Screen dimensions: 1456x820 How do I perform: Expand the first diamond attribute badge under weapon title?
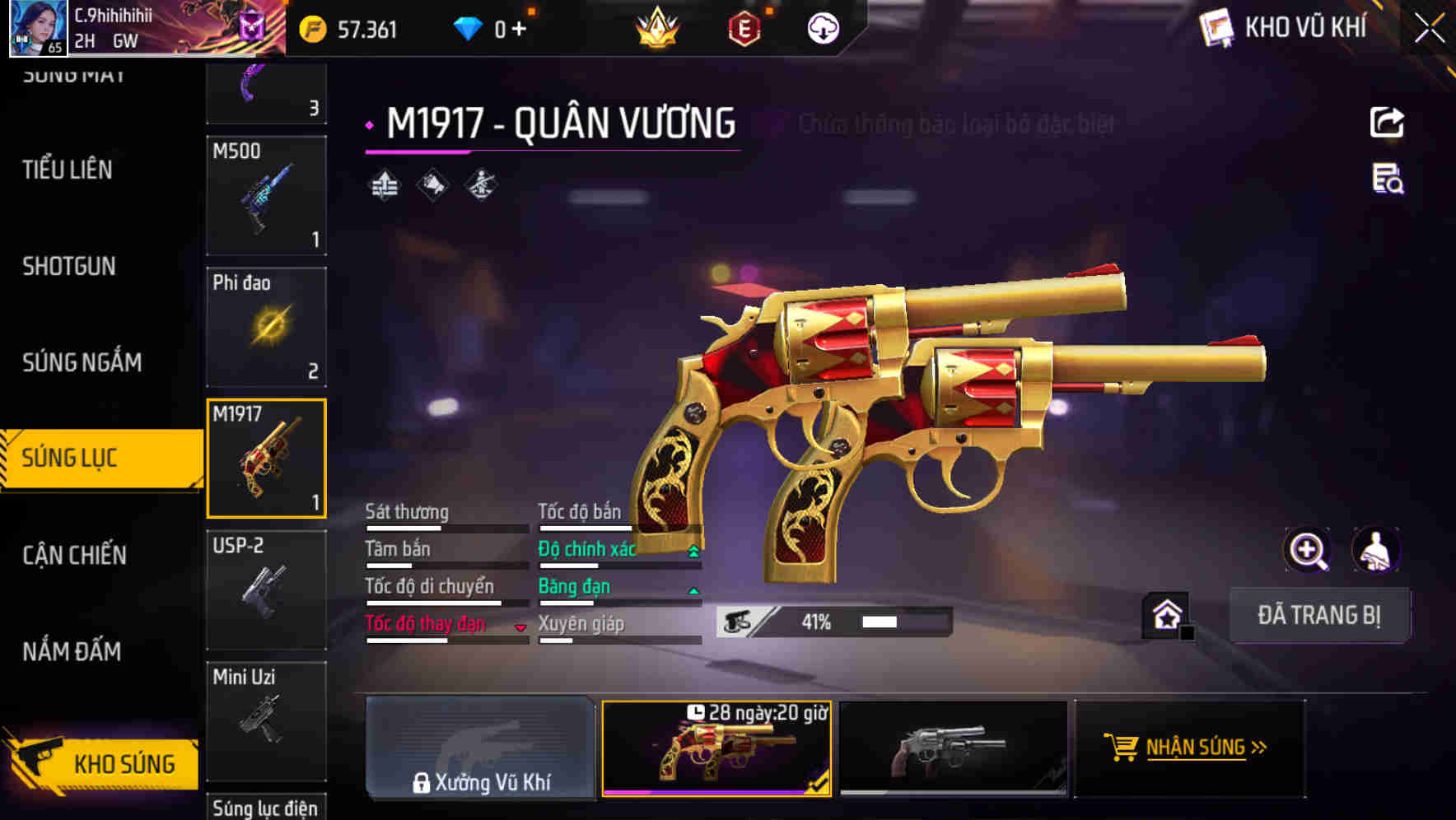(x=384, y=184)
